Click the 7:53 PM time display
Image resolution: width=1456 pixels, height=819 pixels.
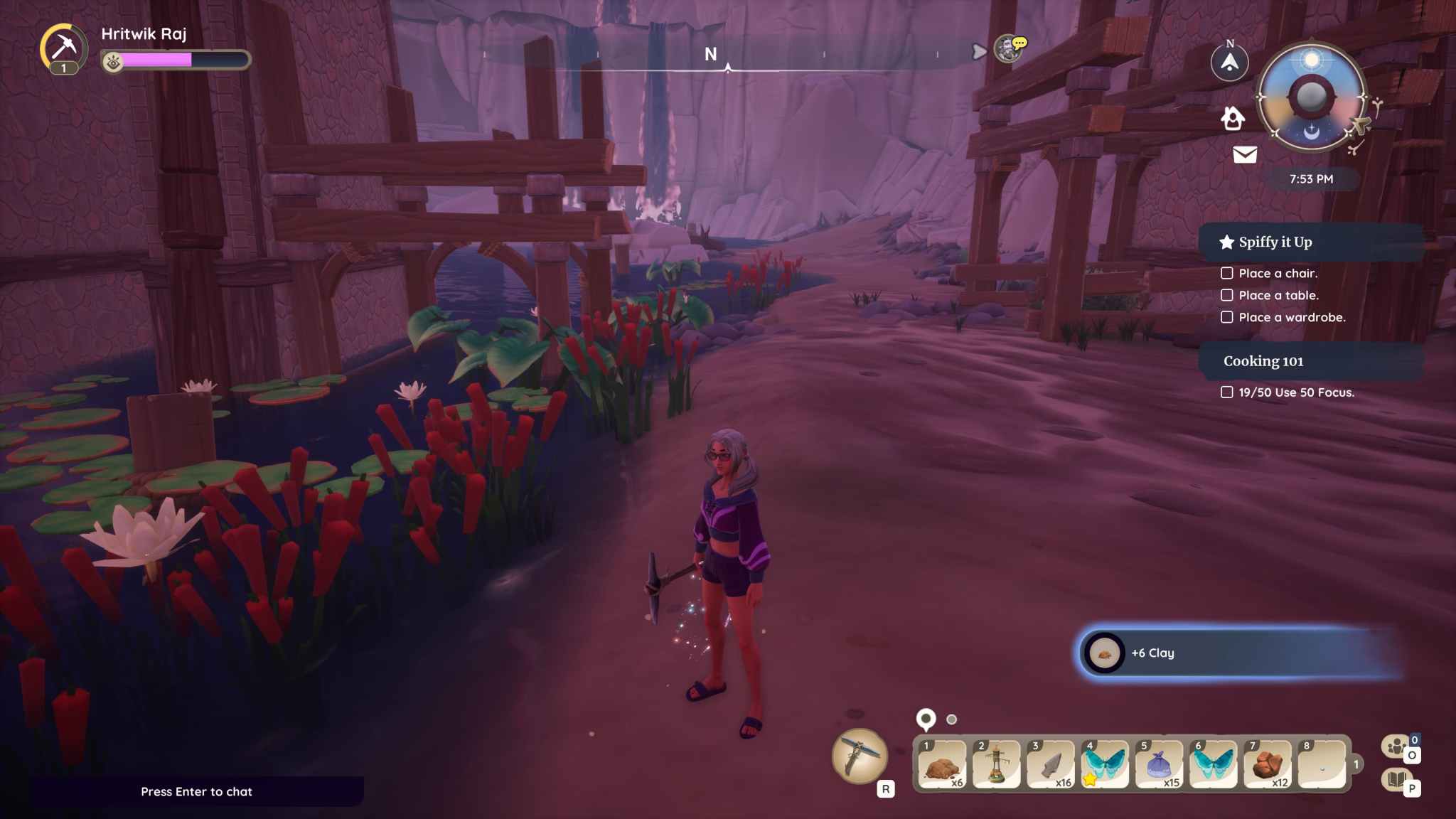(1310, 179)
